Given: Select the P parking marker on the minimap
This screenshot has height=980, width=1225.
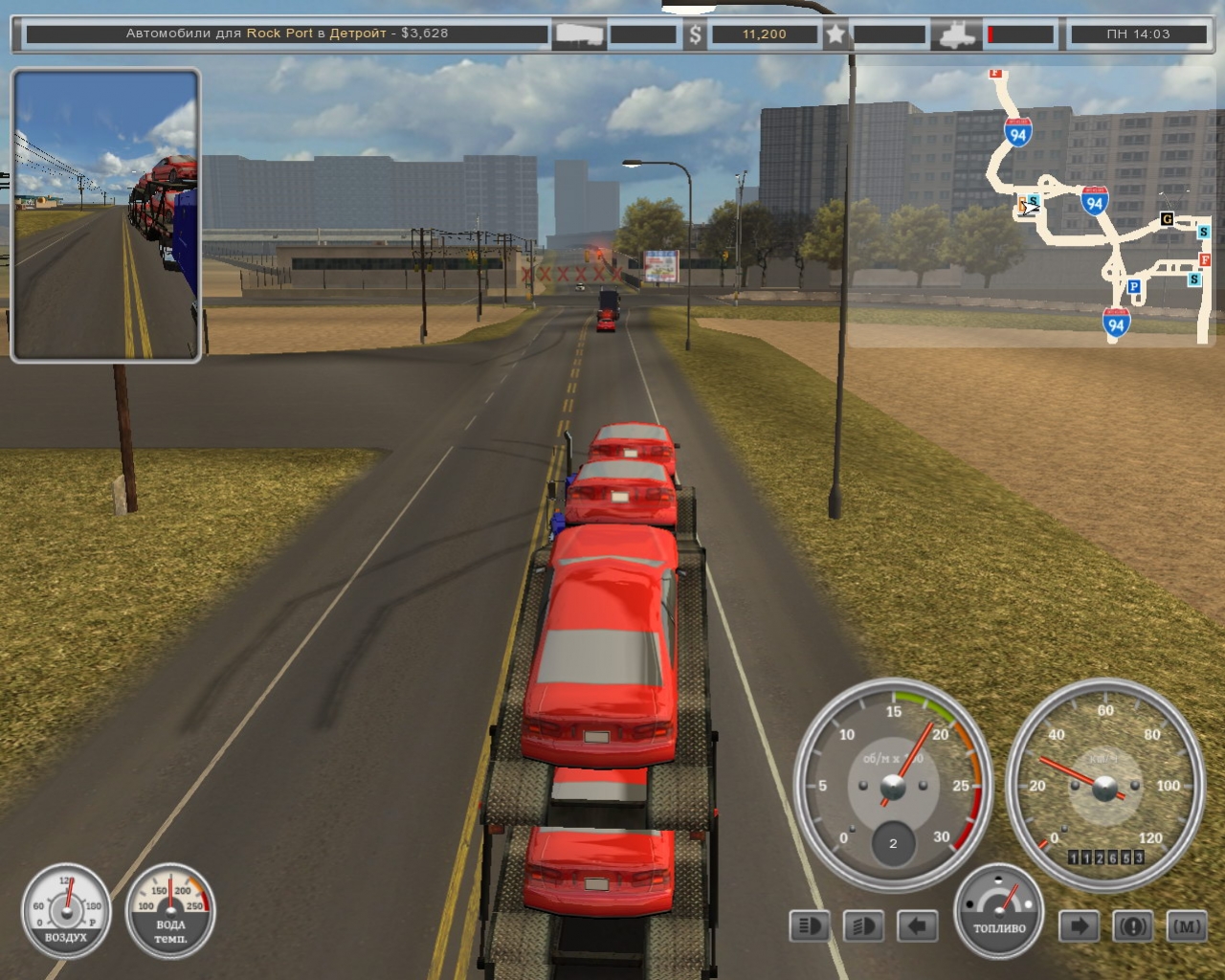Looking at the screenshot, I should coord(1134,286).
